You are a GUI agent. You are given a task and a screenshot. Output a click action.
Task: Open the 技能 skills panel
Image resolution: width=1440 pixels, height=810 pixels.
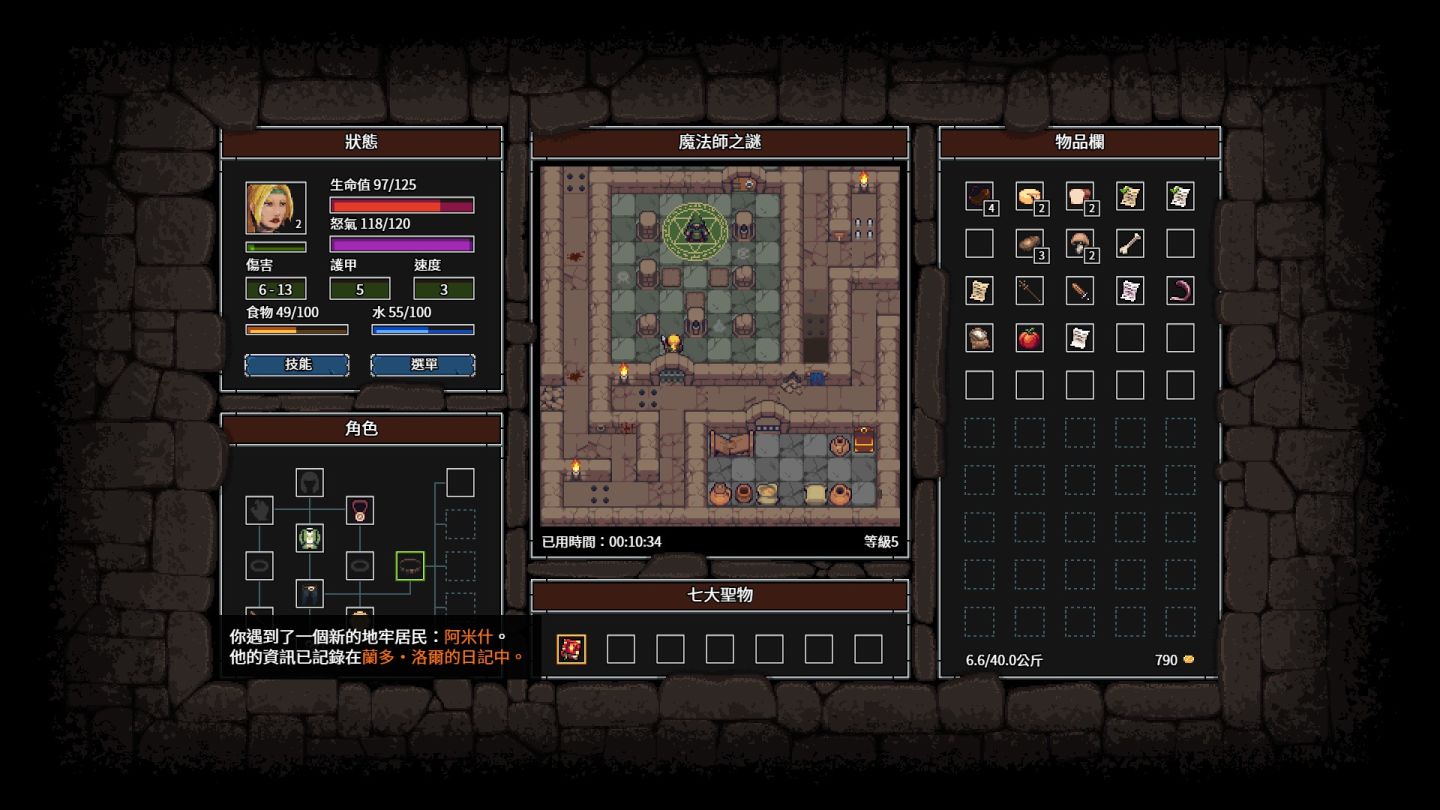click(x=297, y=365)
